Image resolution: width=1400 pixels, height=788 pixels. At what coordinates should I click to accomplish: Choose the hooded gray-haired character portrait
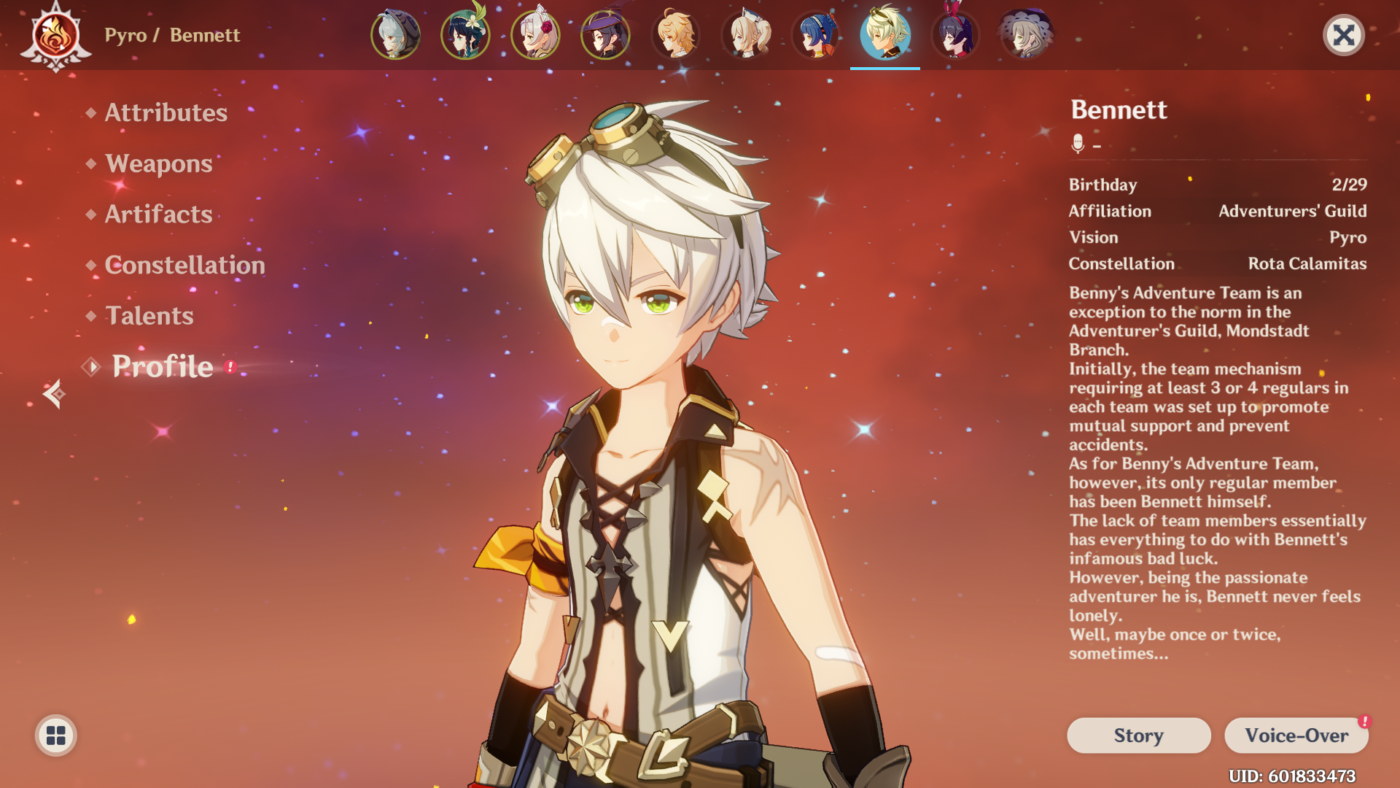(395, 36)
